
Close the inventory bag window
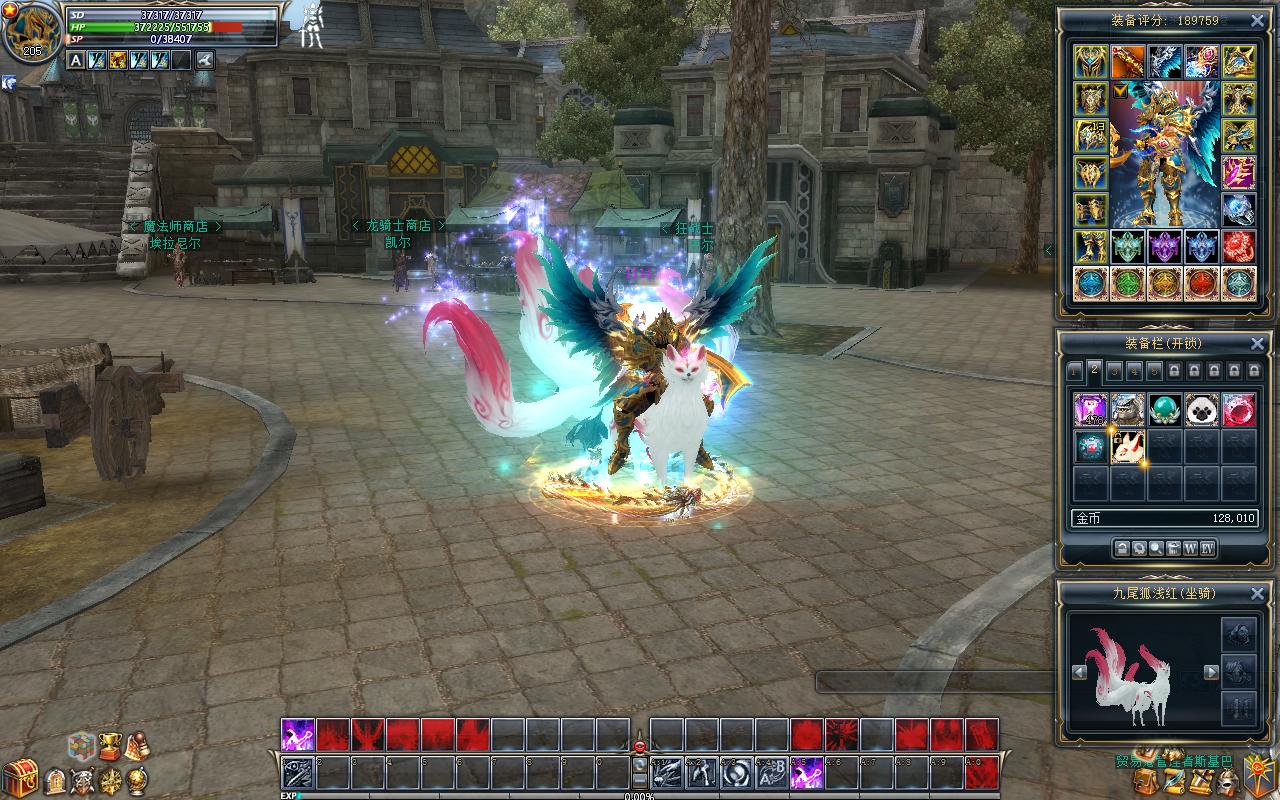point(1257,343)
